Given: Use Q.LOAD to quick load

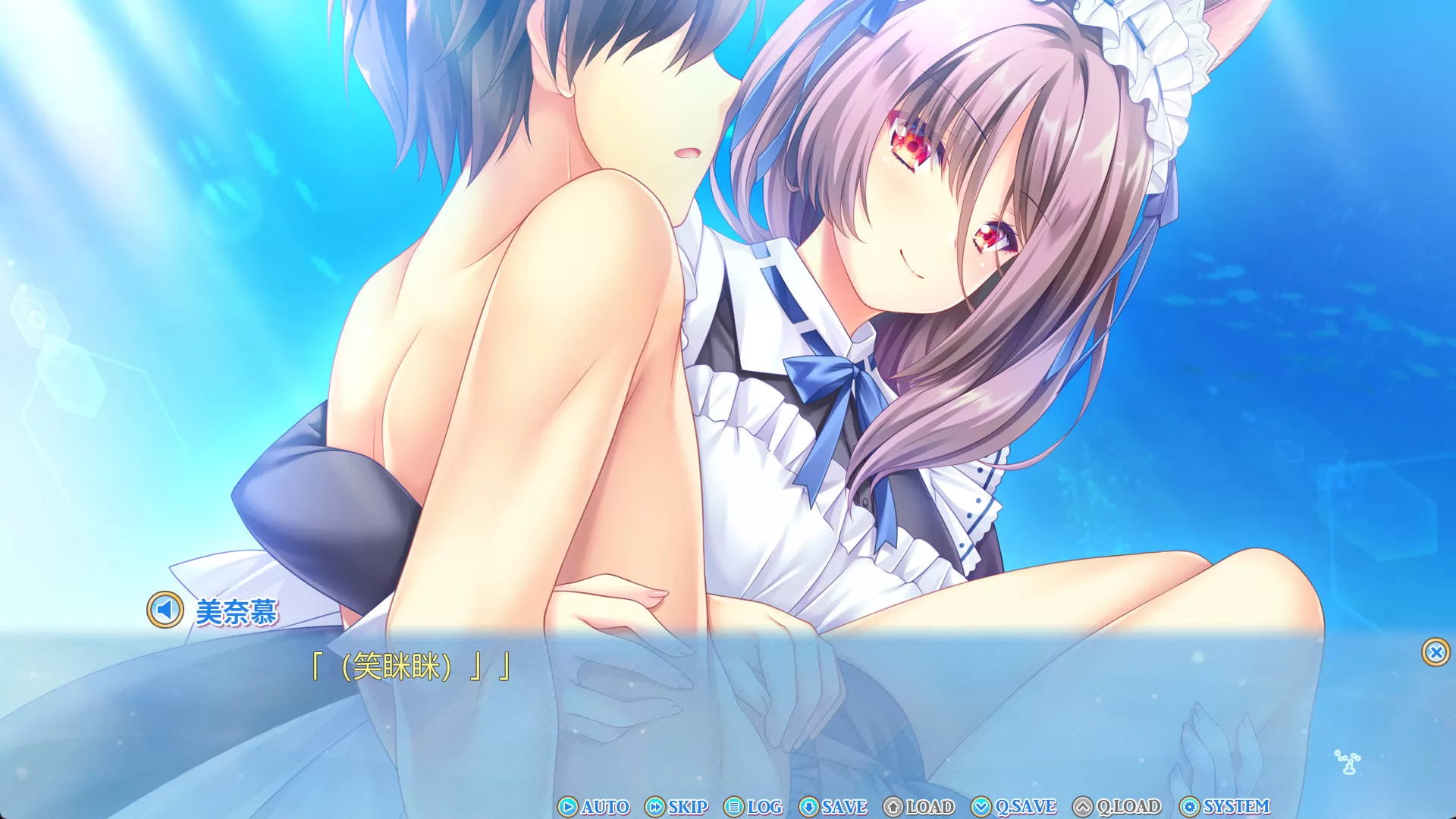Looking at the screenshot, I should pyautogui.click(x=1117, y=806).
